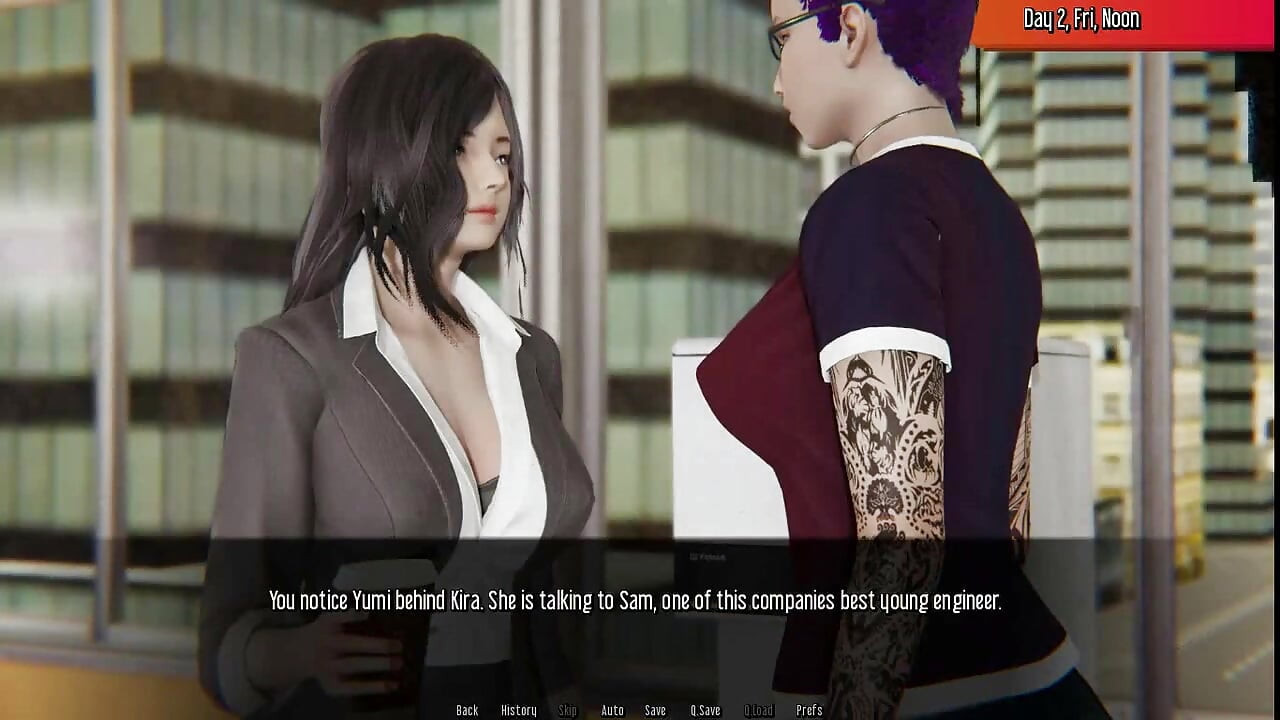Rewind dialogue with the Back button
Screen dimensions: 1280x720
(467, 710)
